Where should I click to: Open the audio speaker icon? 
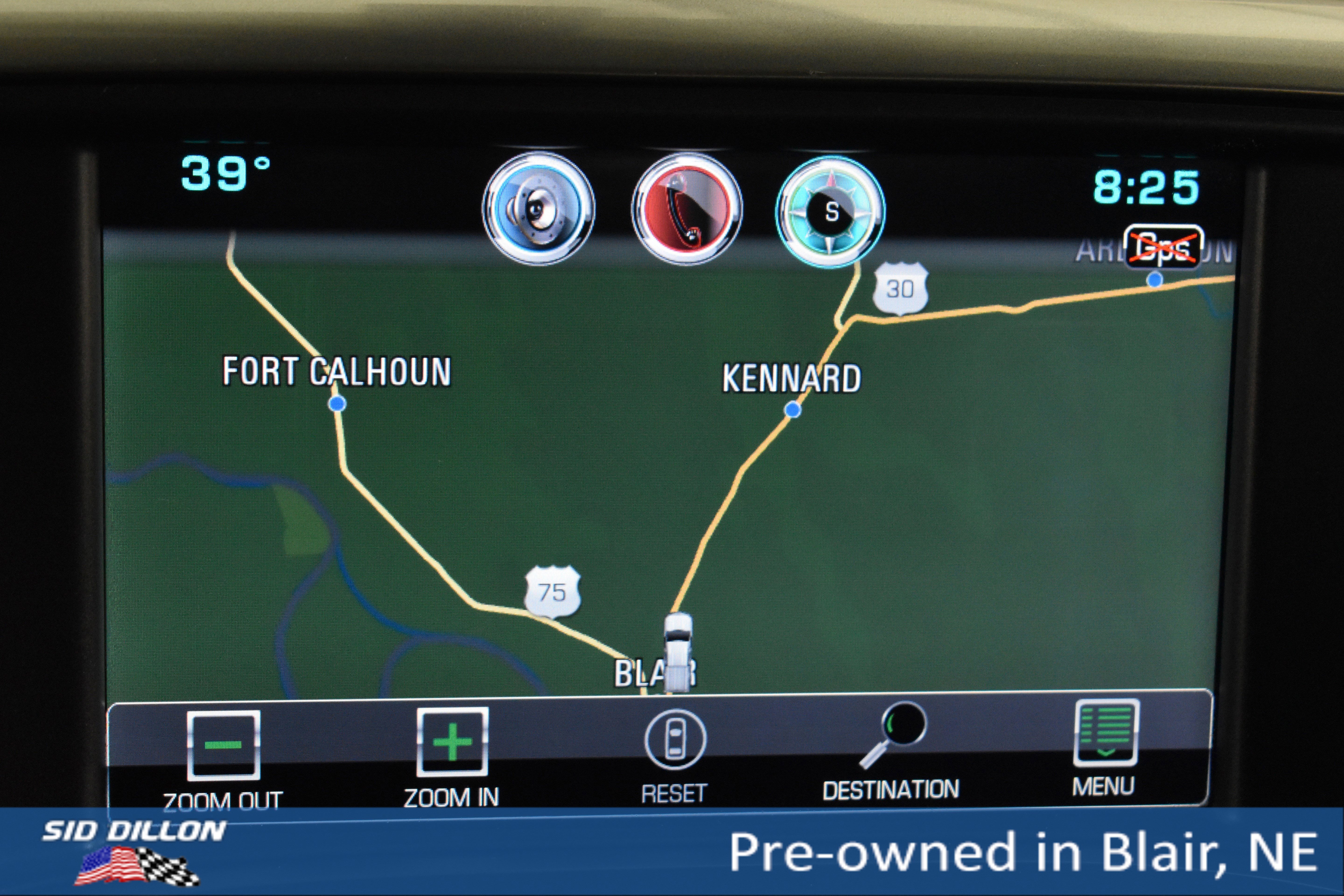tap(538, 209)
